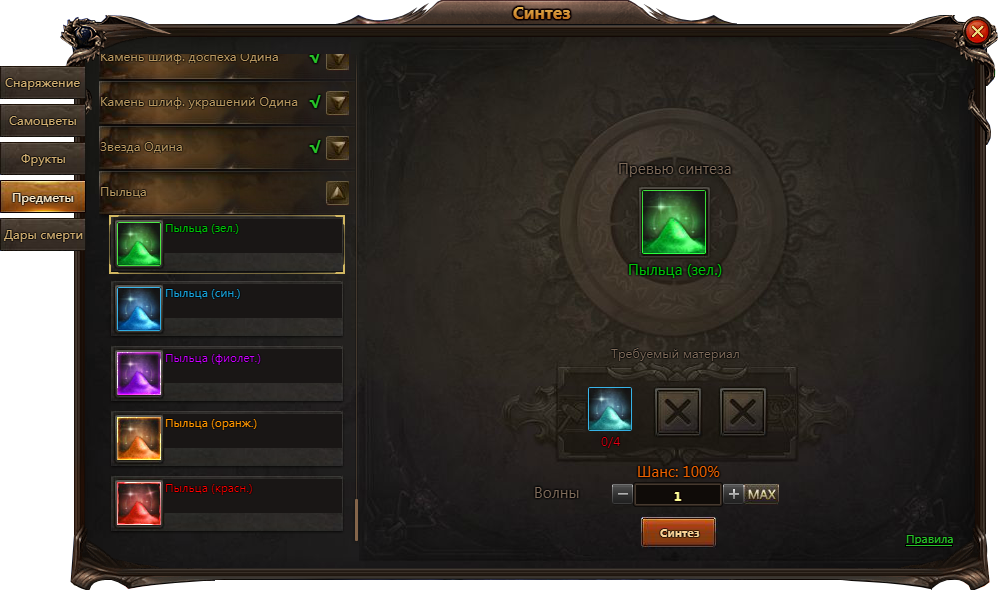The height and width of the screenshot is (590, 998).
Task: Start synthesis with the Синтез button
Action: click(x=678, y=533)
